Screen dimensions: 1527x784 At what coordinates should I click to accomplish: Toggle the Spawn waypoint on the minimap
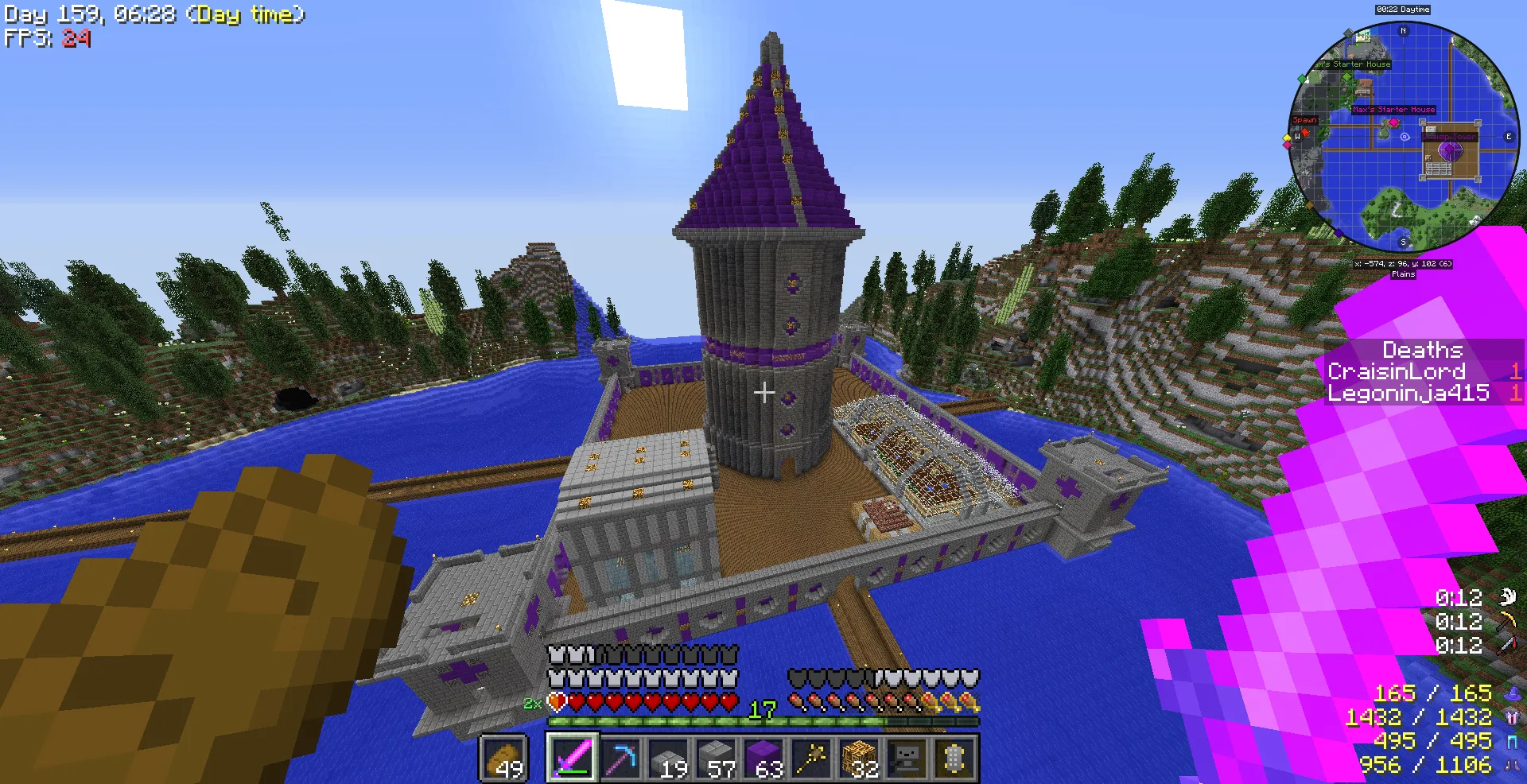point(1304,119)
